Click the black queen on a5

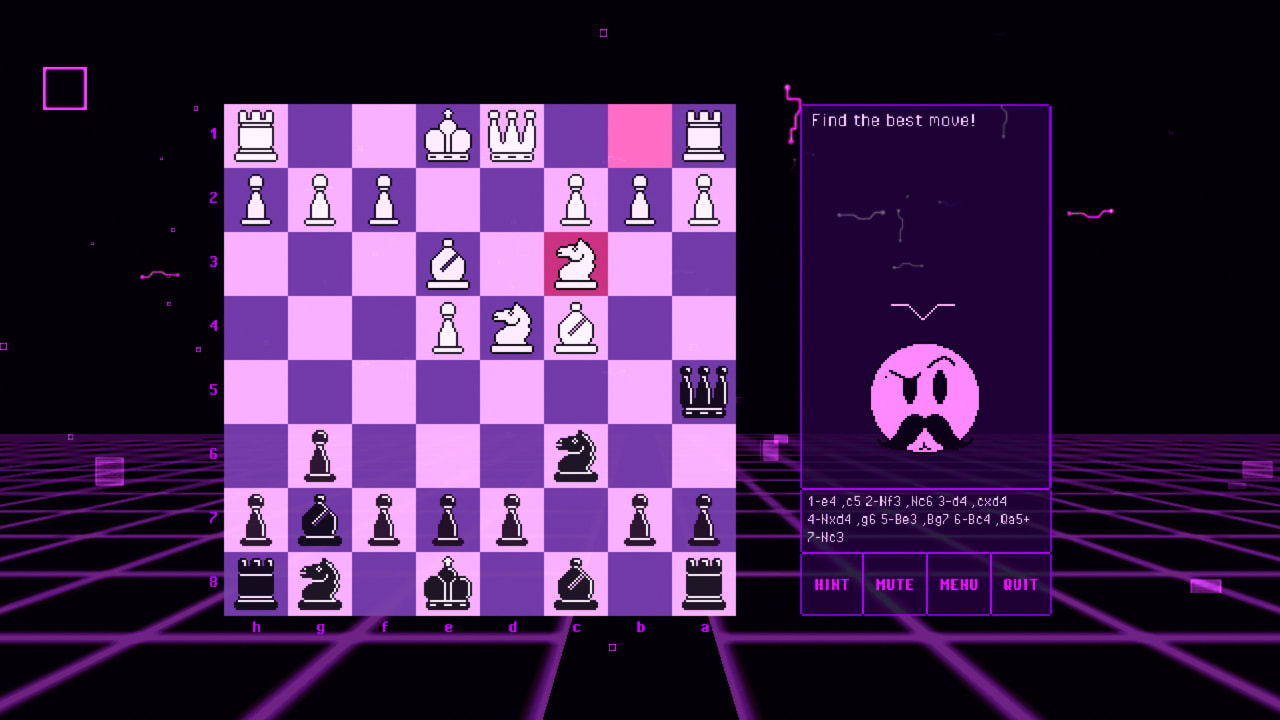(704, 391)
